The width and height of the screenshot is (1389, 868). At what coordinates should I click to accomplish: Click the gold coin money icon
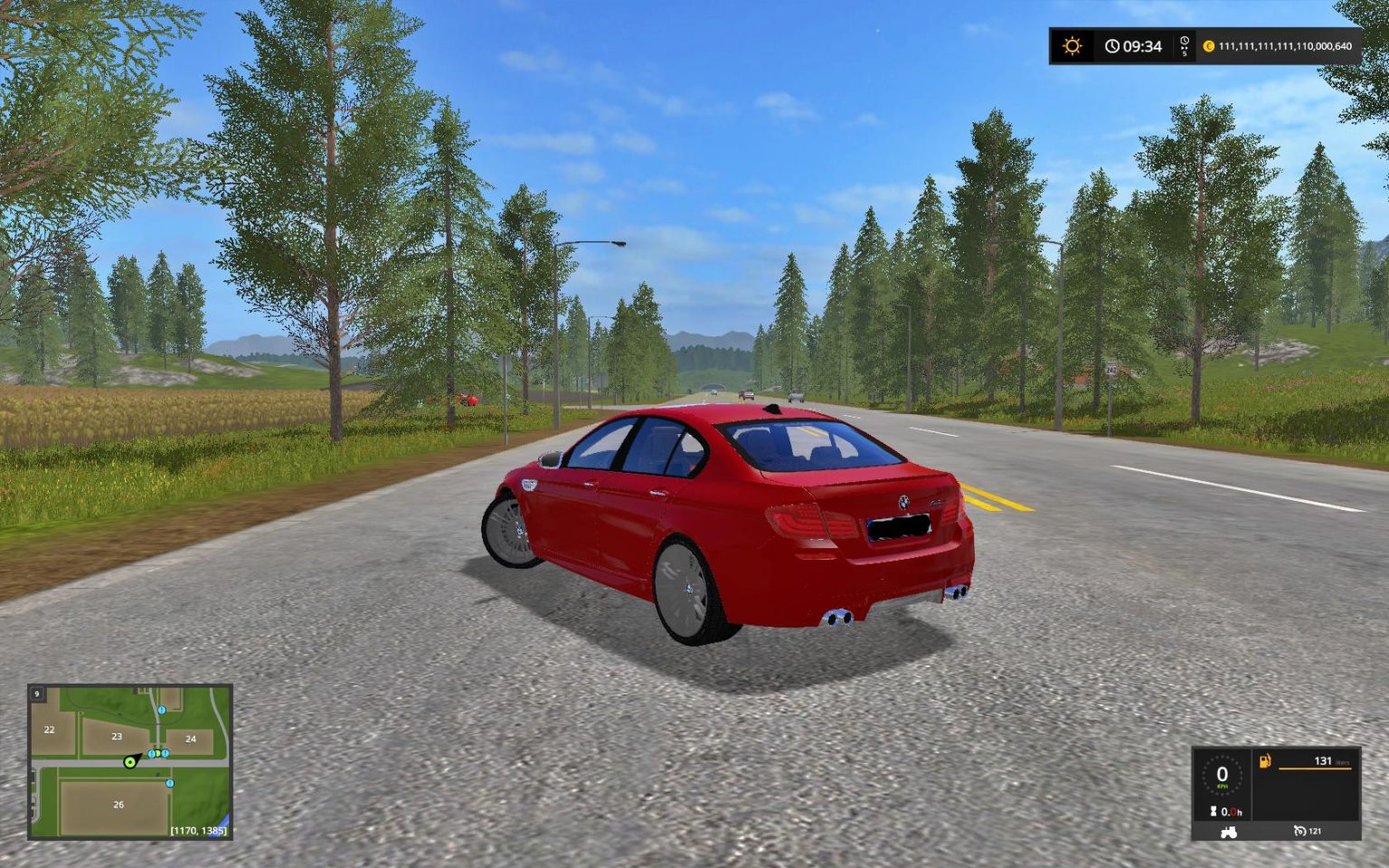click(x=1209, y=46)
